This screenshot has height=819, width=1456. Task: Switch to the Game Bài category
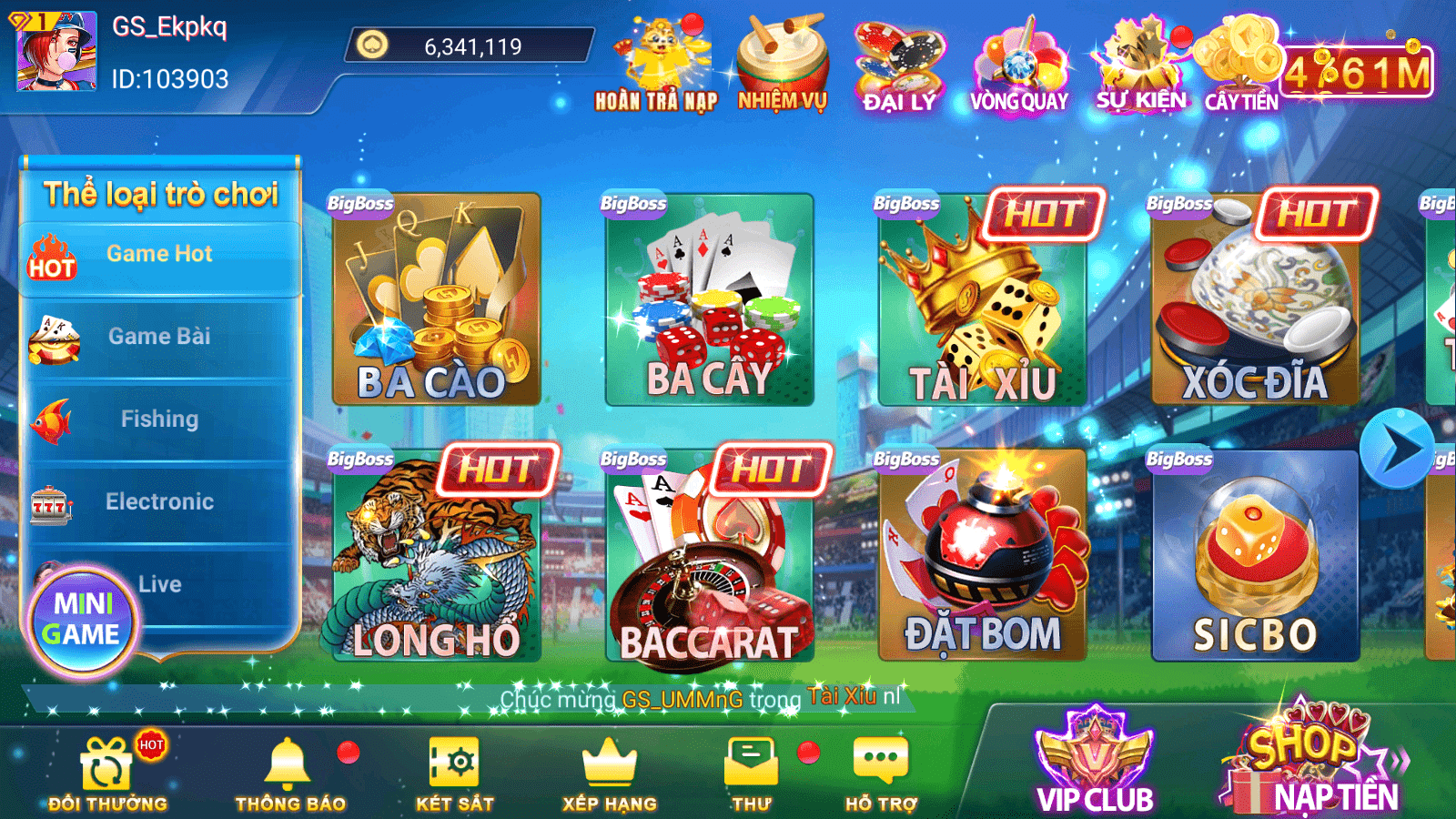coord(159,337)
